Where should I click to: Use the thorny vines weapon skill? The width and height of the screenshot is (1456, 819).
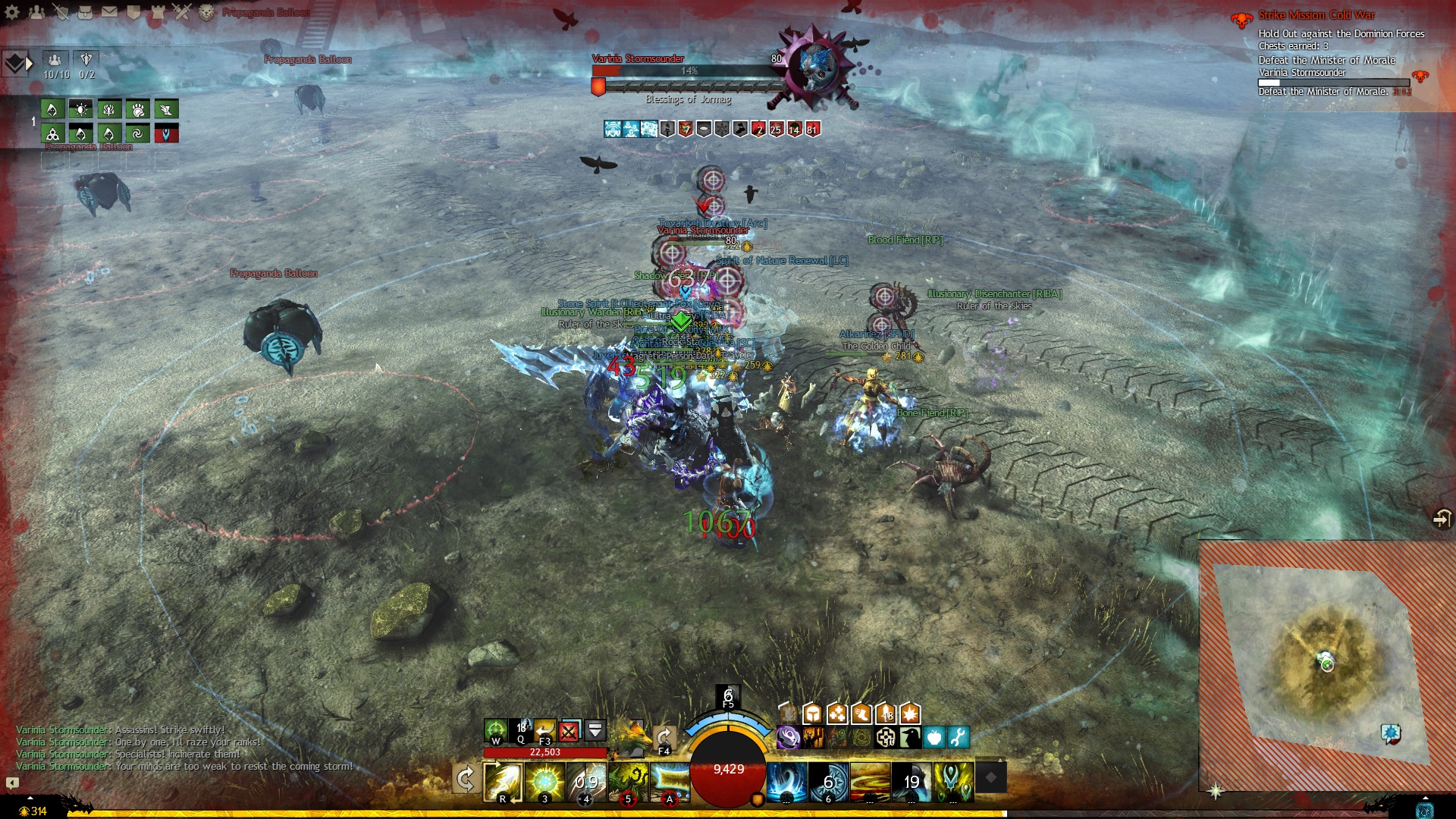coord(628,780)
